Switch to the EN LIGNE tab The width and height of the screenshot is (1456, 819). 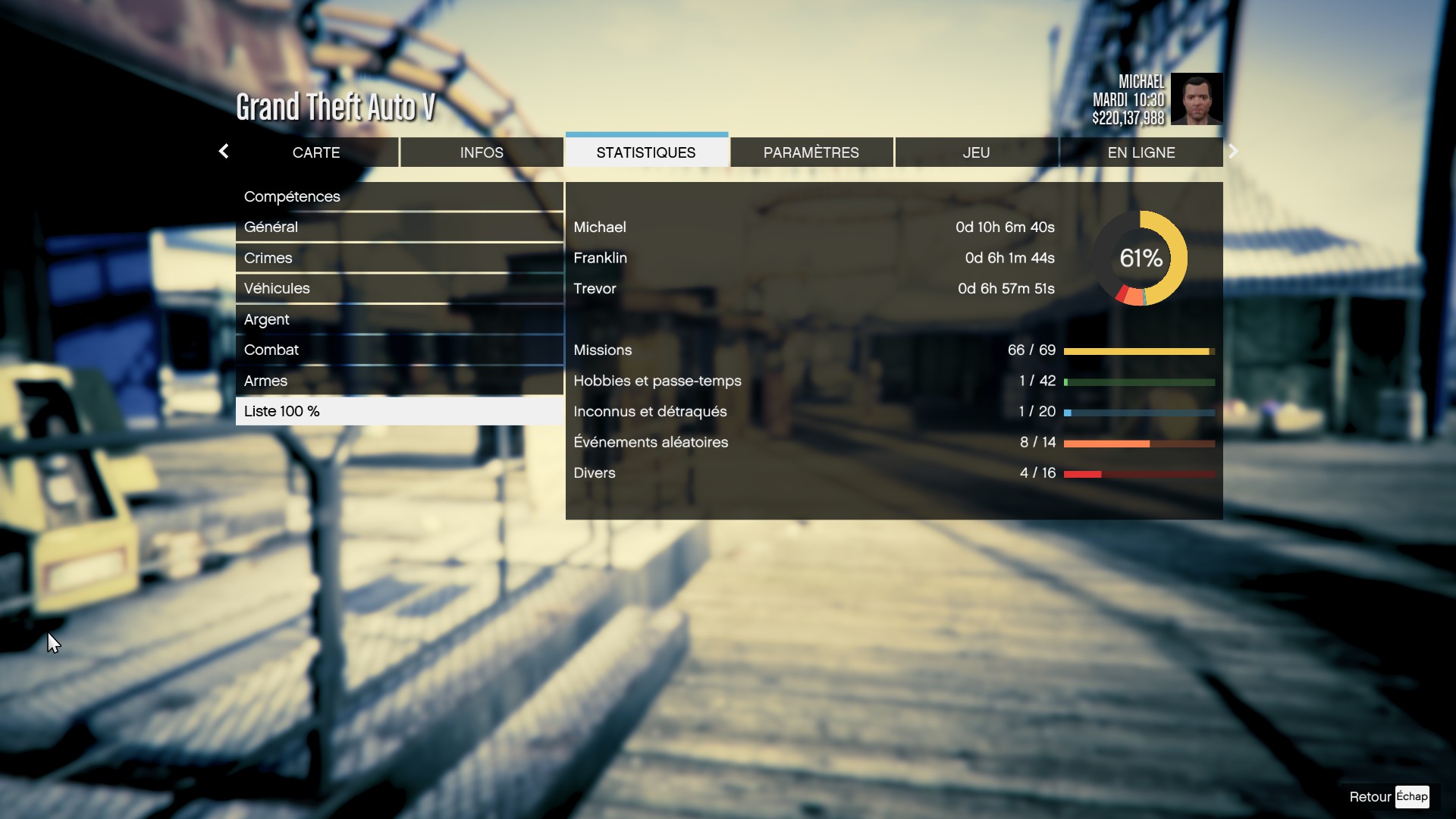click(1141, 152)
